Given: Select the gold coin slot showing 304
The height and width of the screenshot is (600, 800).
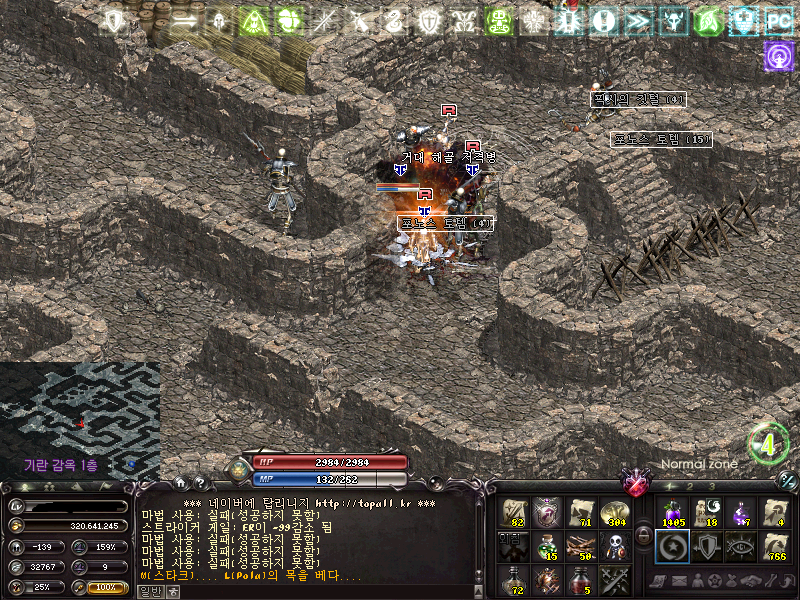Looking at the screenshot, I should (615, 513).
